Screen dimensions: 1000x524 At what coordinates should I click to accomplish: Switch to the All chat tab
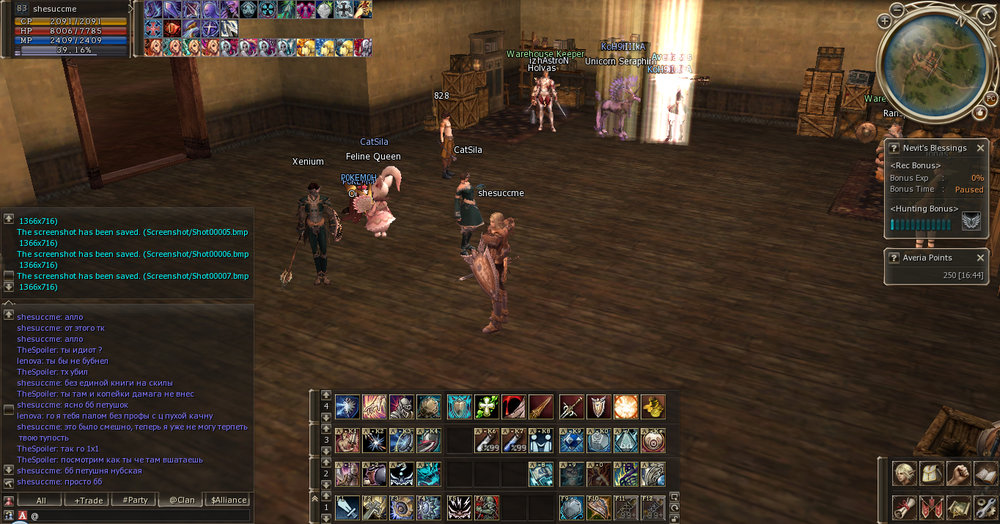click(41, 499)
